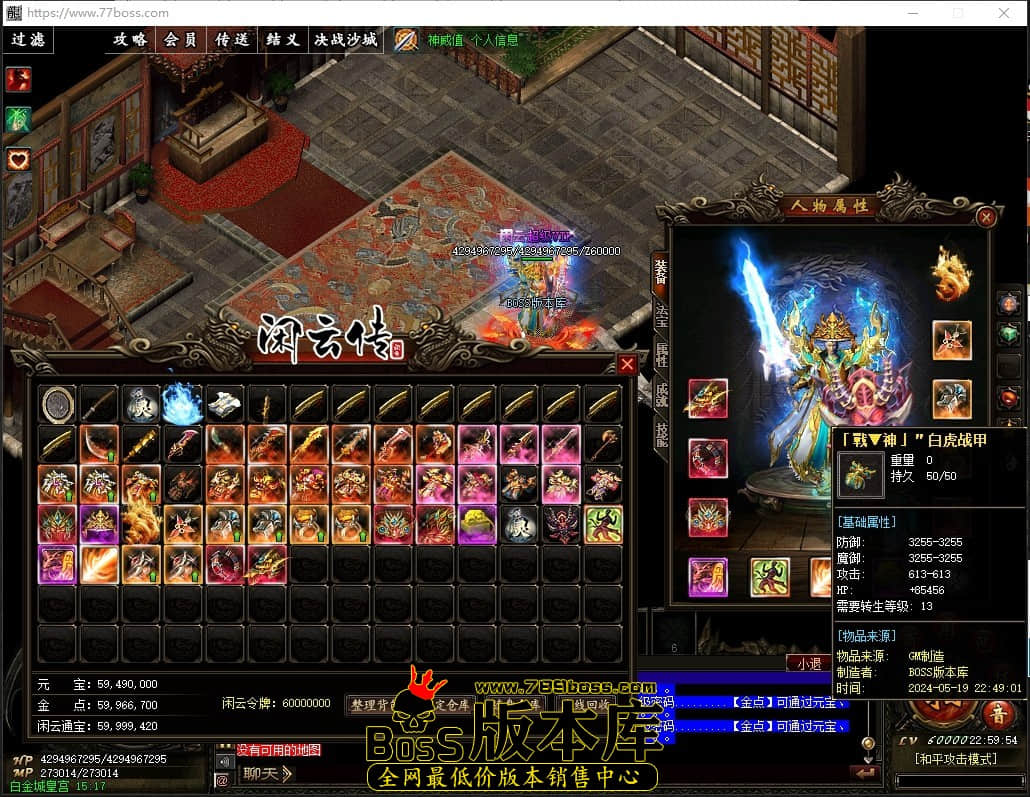Toggle the 和平攻击模式 attack mode
This screenshot has height=797, width=1030.
pyautogui.click(x=955, y=759)
